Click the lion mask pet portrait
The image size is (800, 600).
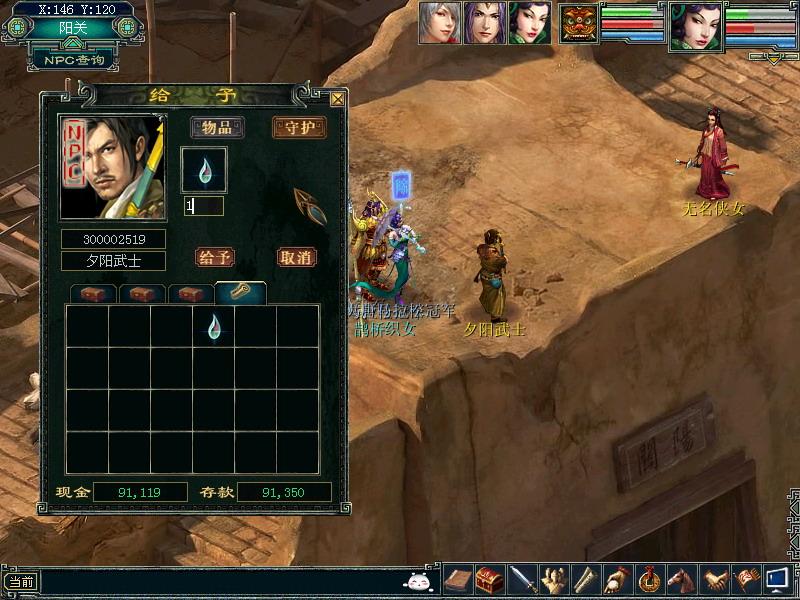tap(579, 23)
